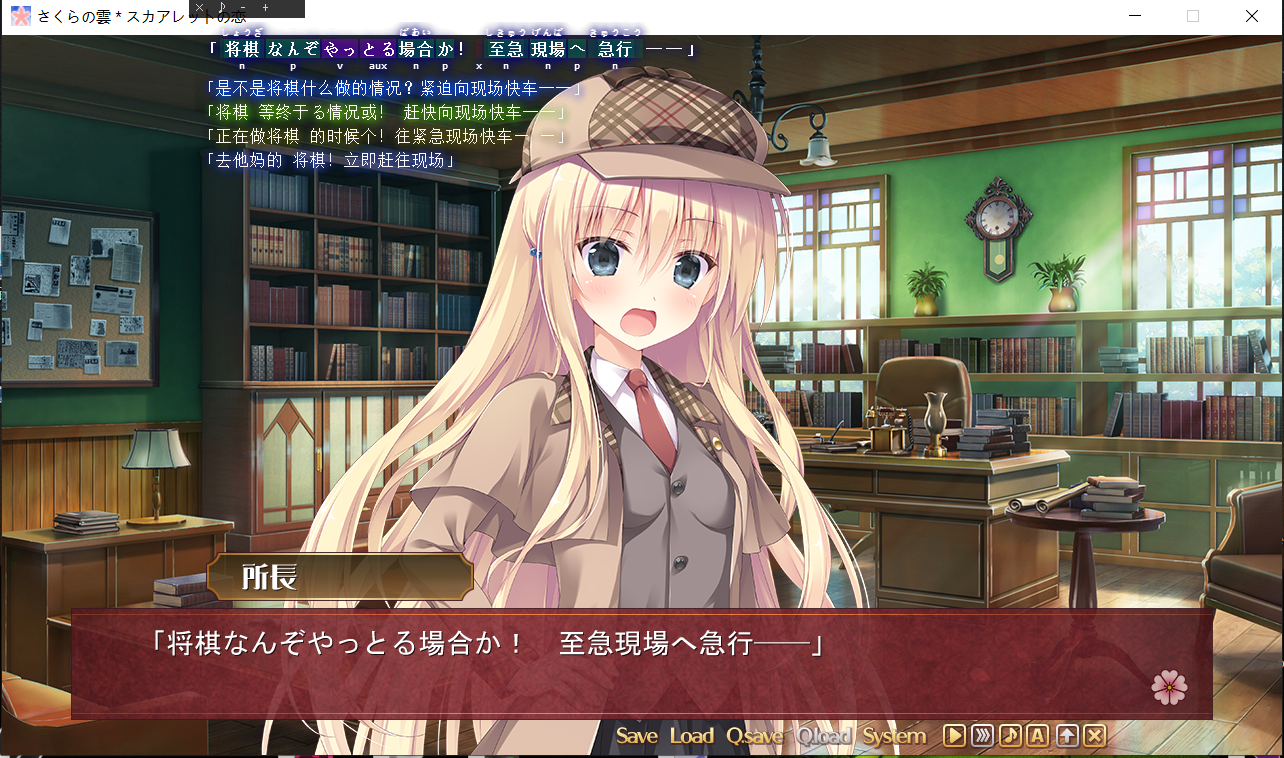Click the overlay's minus button
This screenshot has width=1284, height=758.
click(243, 8)
